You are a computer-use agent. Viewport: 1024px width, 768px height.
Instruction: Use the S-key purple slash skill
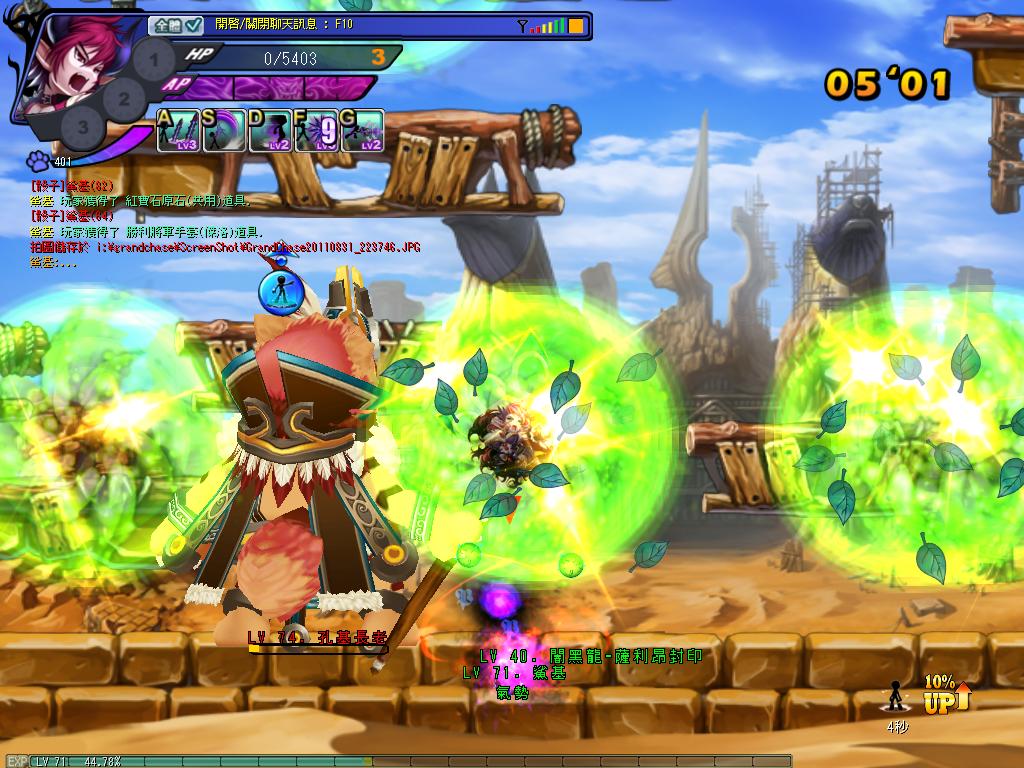coord(225,131)
